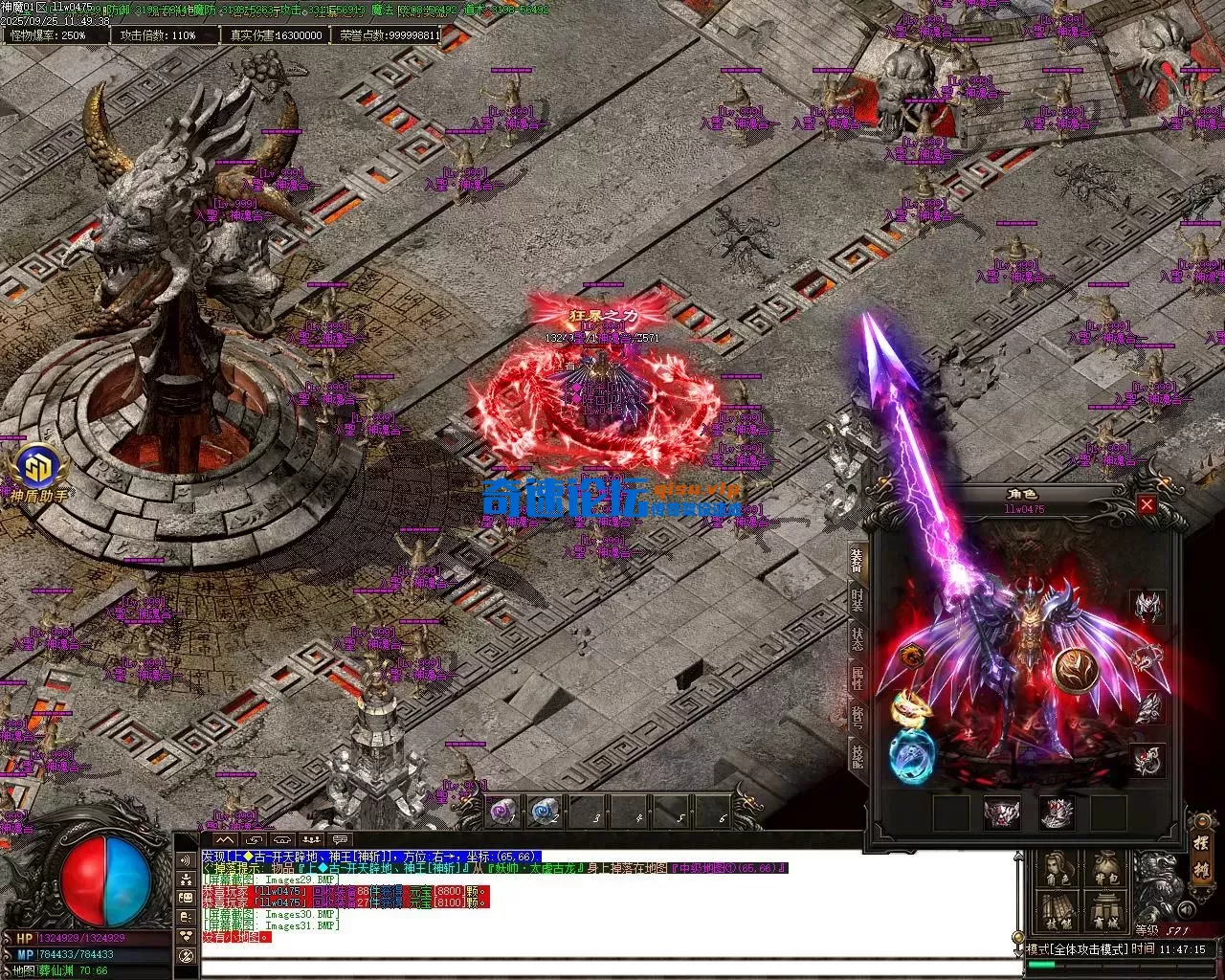The image size is (1225, 980).
Task: Select the 称号 title tab
Action: [857, 718]
